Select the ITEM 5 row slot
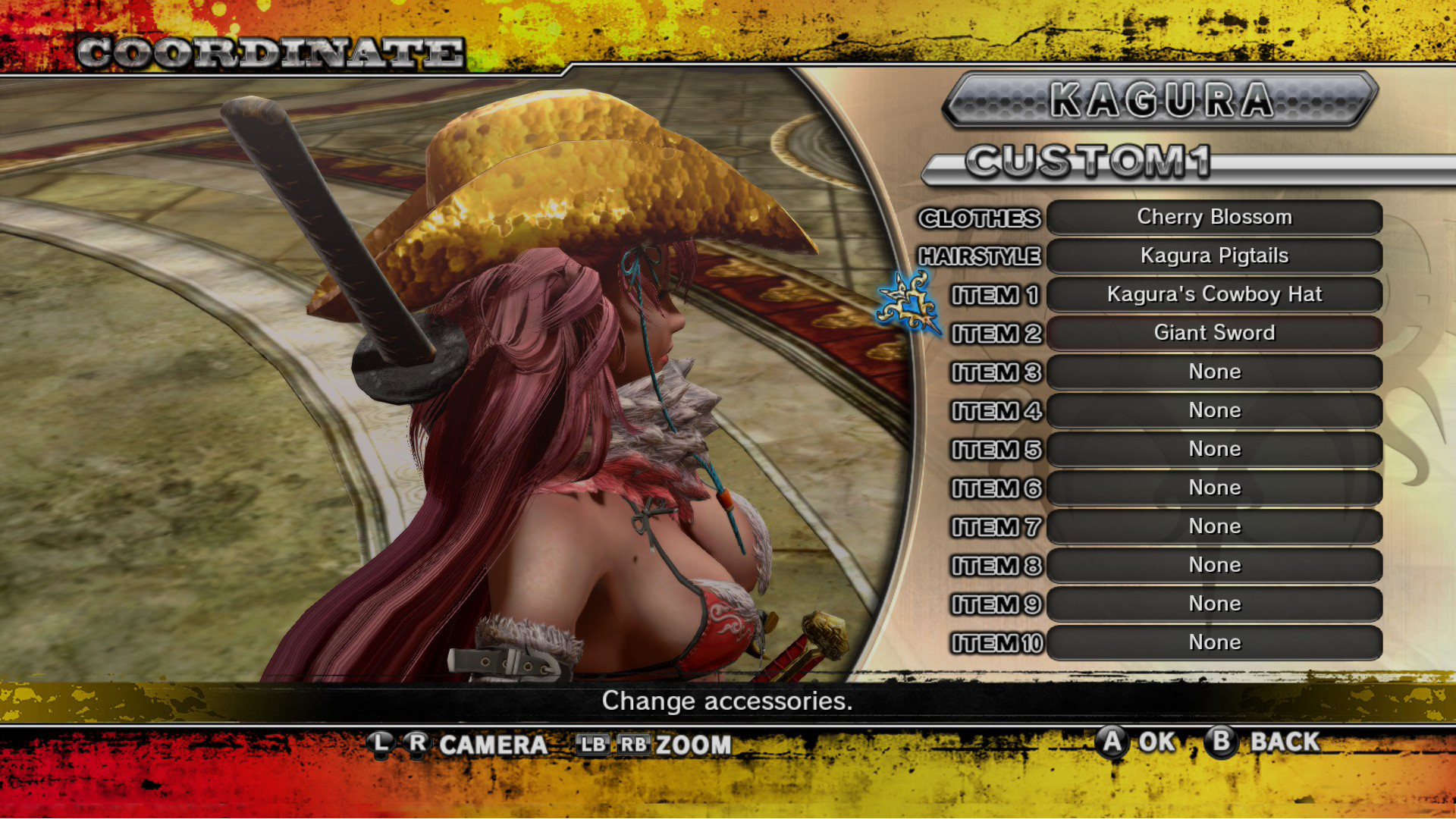Viewport: 1456px width, 819px height. pos(1214,449)
